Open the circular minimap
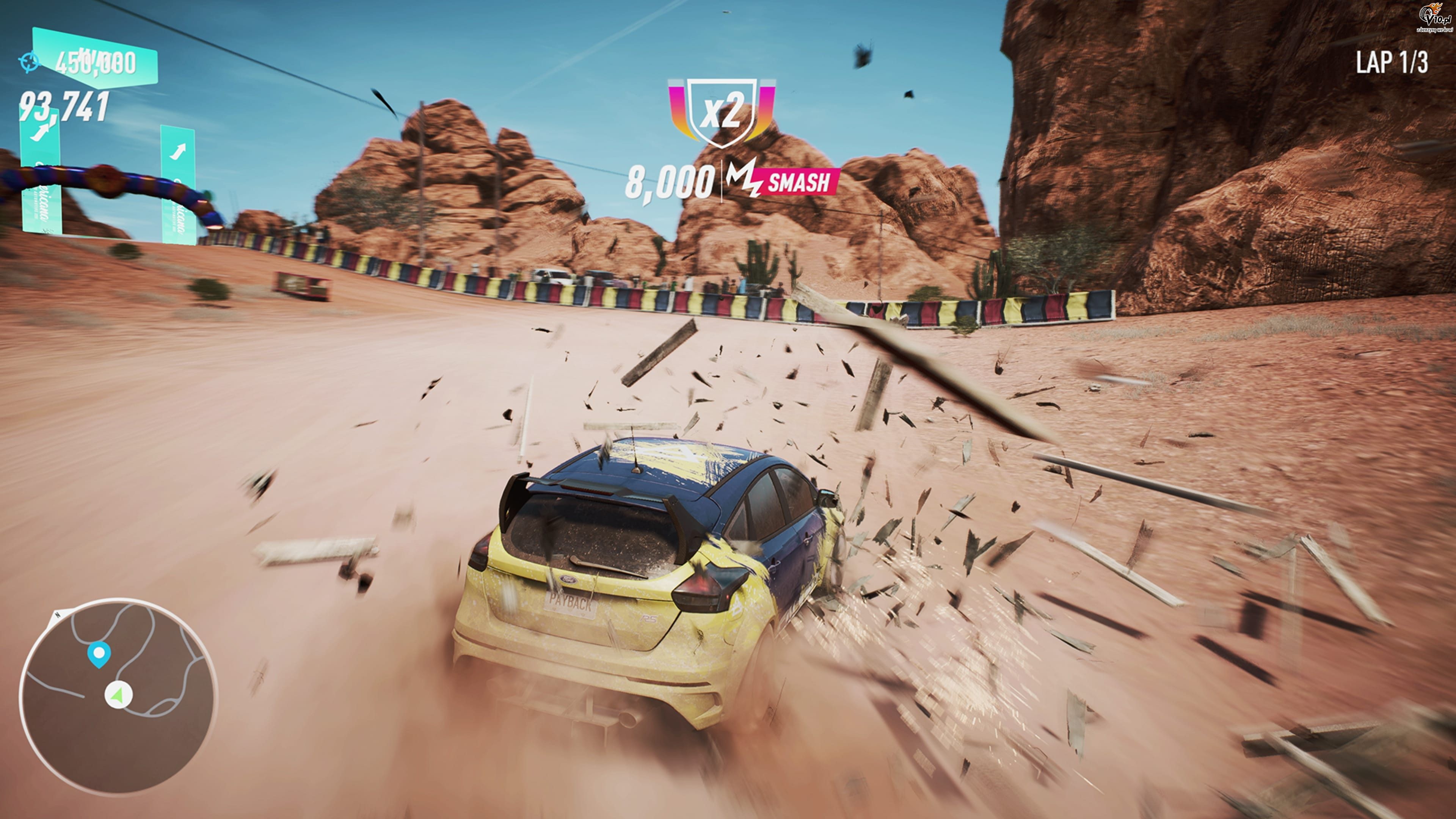 (118, 695)
